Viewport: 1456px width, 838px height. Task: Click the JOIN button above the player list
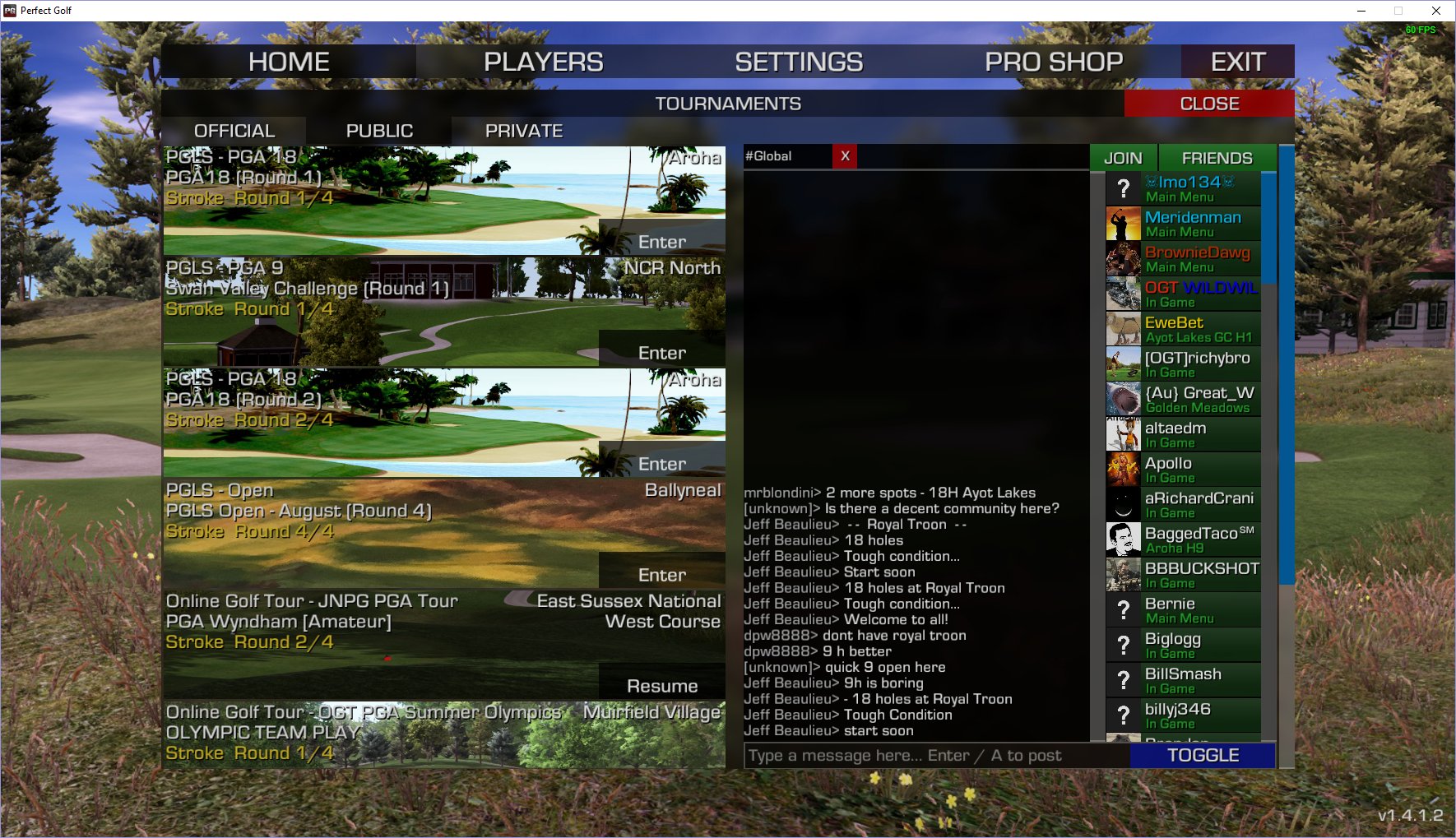(1123, 158)
